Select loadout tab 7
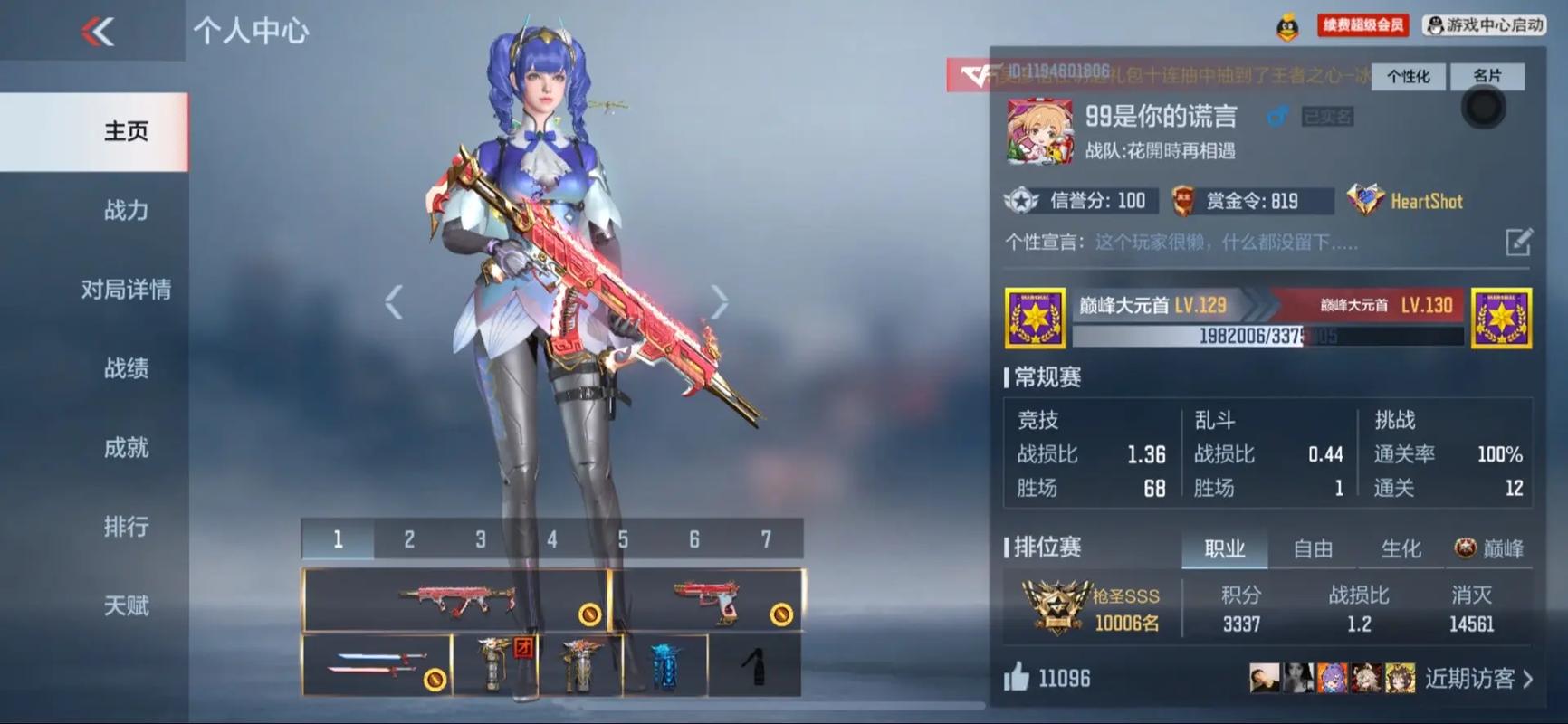Screen dimensions: 1568x724 (x=766, y=539)
